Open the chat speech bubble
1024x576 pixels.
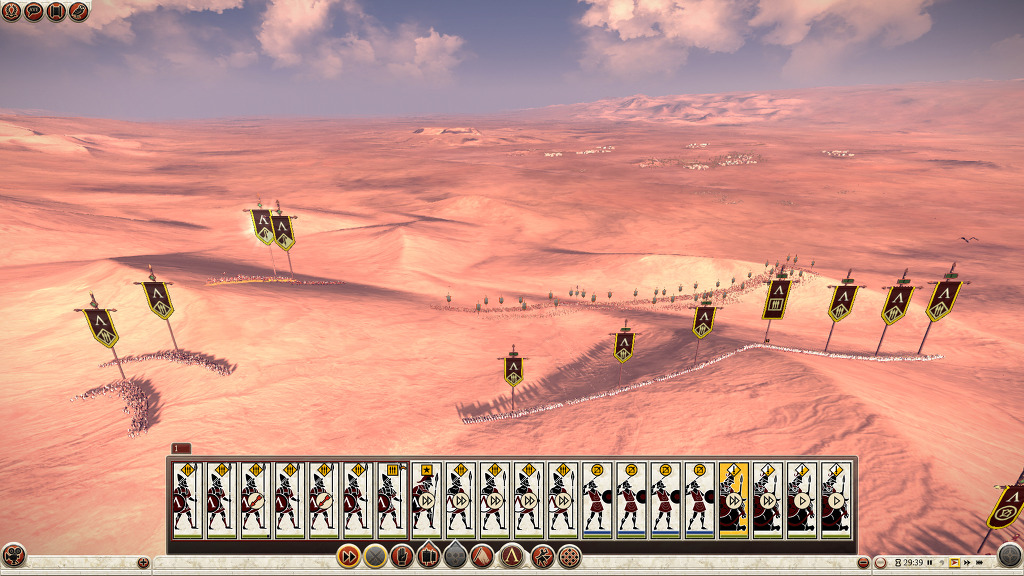[x=33, y=12]
